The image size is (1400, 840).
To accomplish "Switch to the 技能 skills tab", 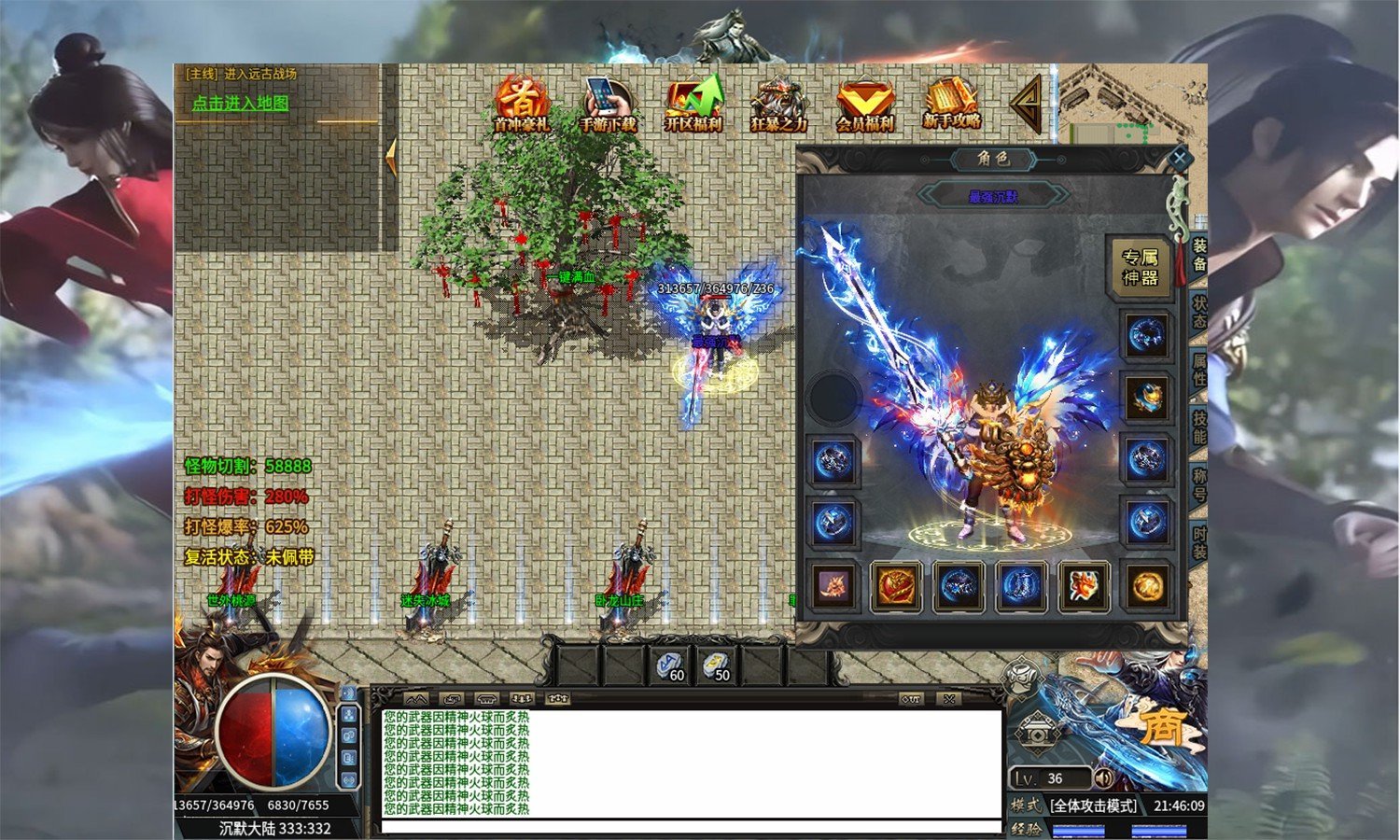I will 1199,427.
